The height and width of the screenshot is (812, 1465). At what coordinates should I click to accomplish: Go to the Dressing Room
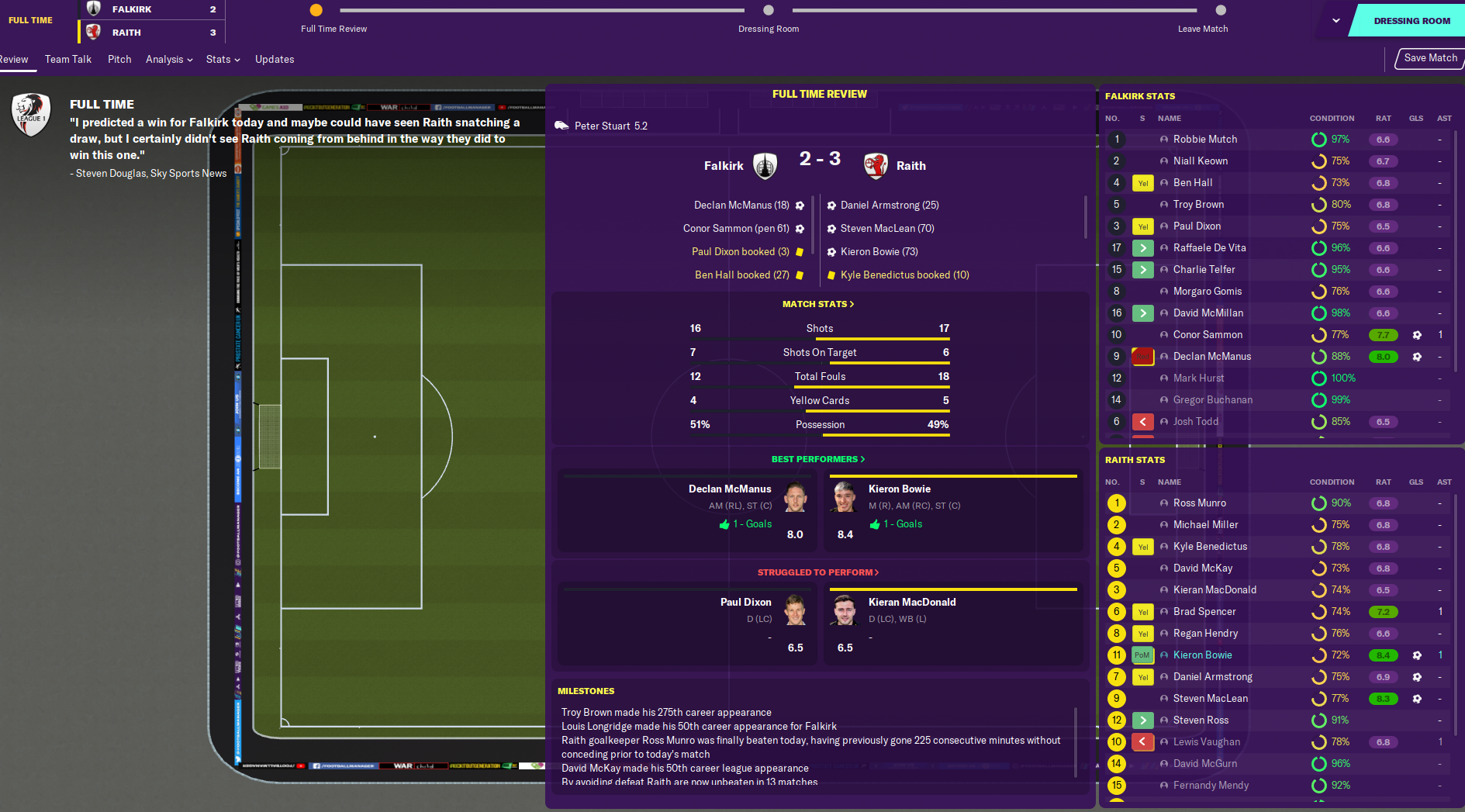1411,21
